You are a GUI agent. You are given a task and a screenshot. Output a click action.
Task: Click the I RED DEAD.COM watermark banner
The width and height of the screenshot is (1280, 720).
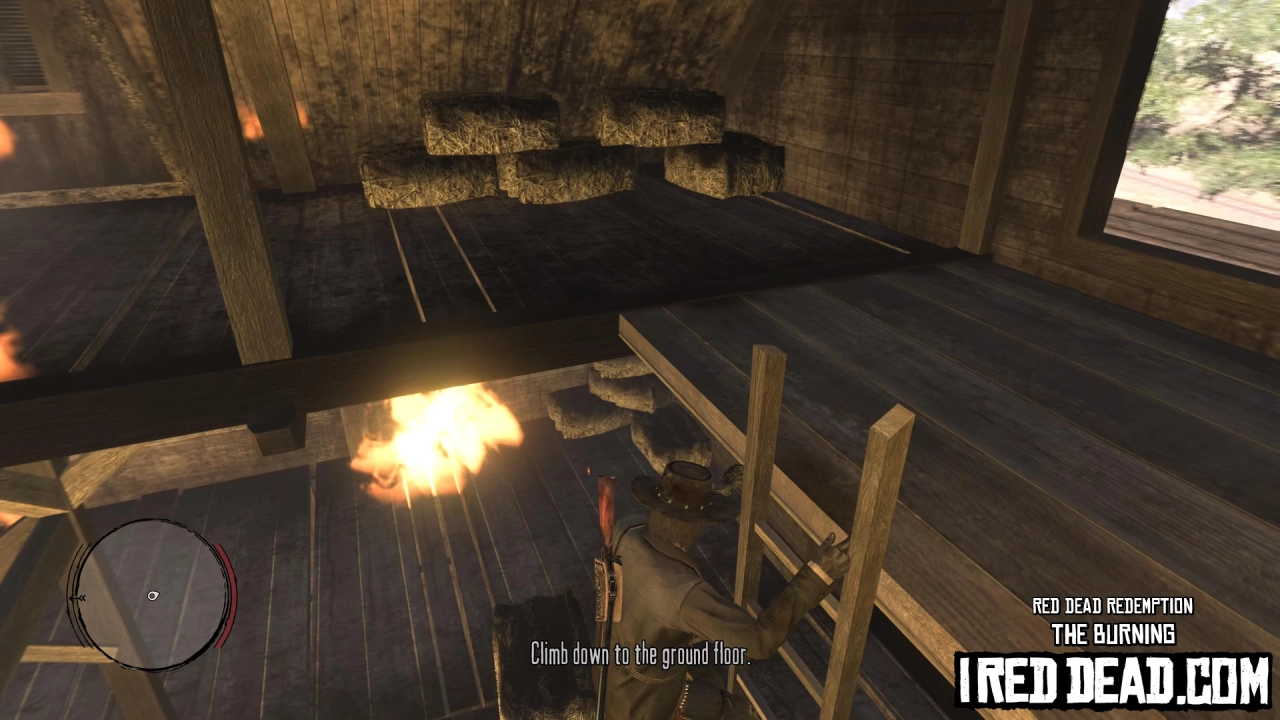1110,679
